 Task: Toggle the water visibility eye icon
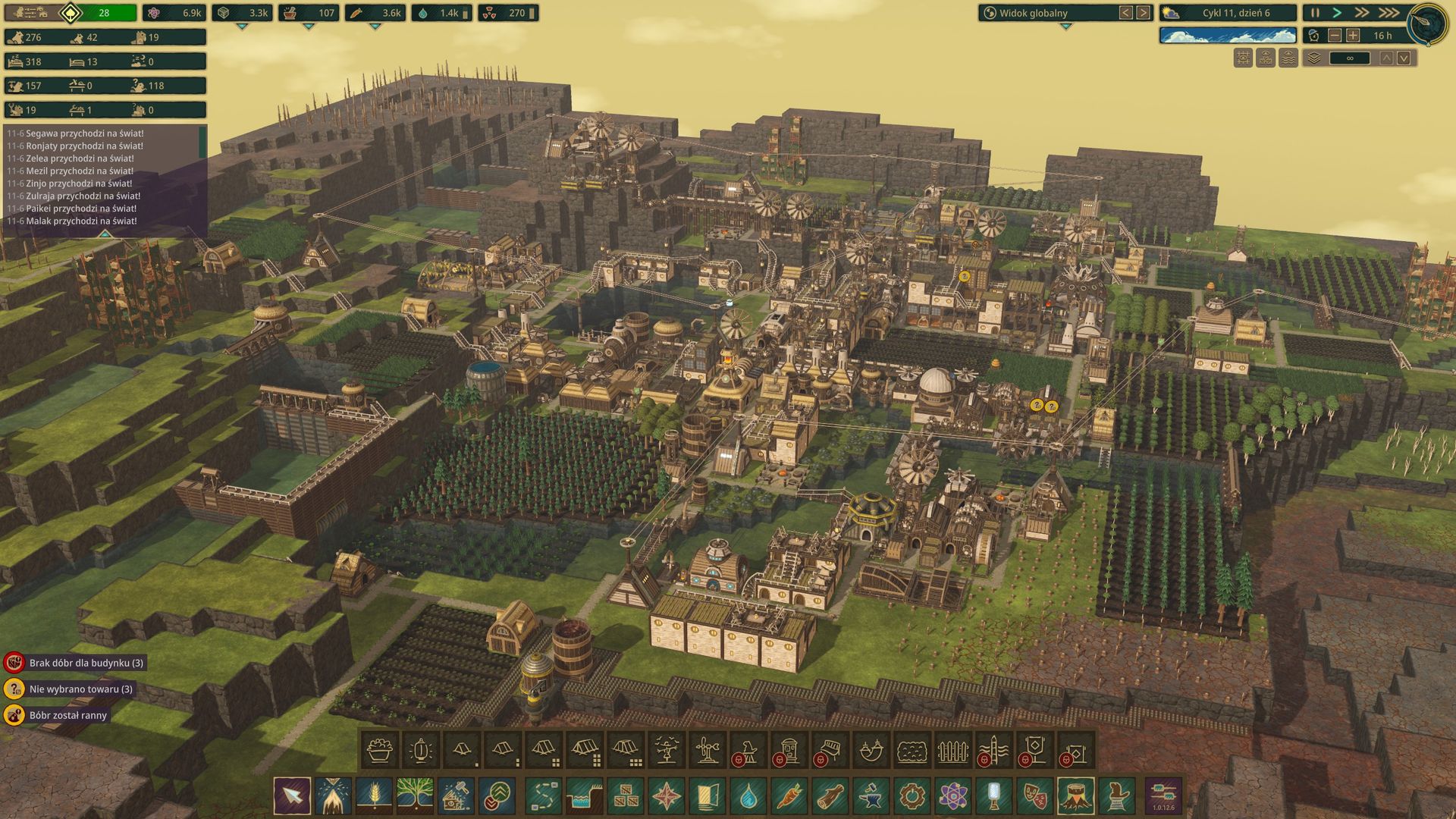coord(1288,58)
